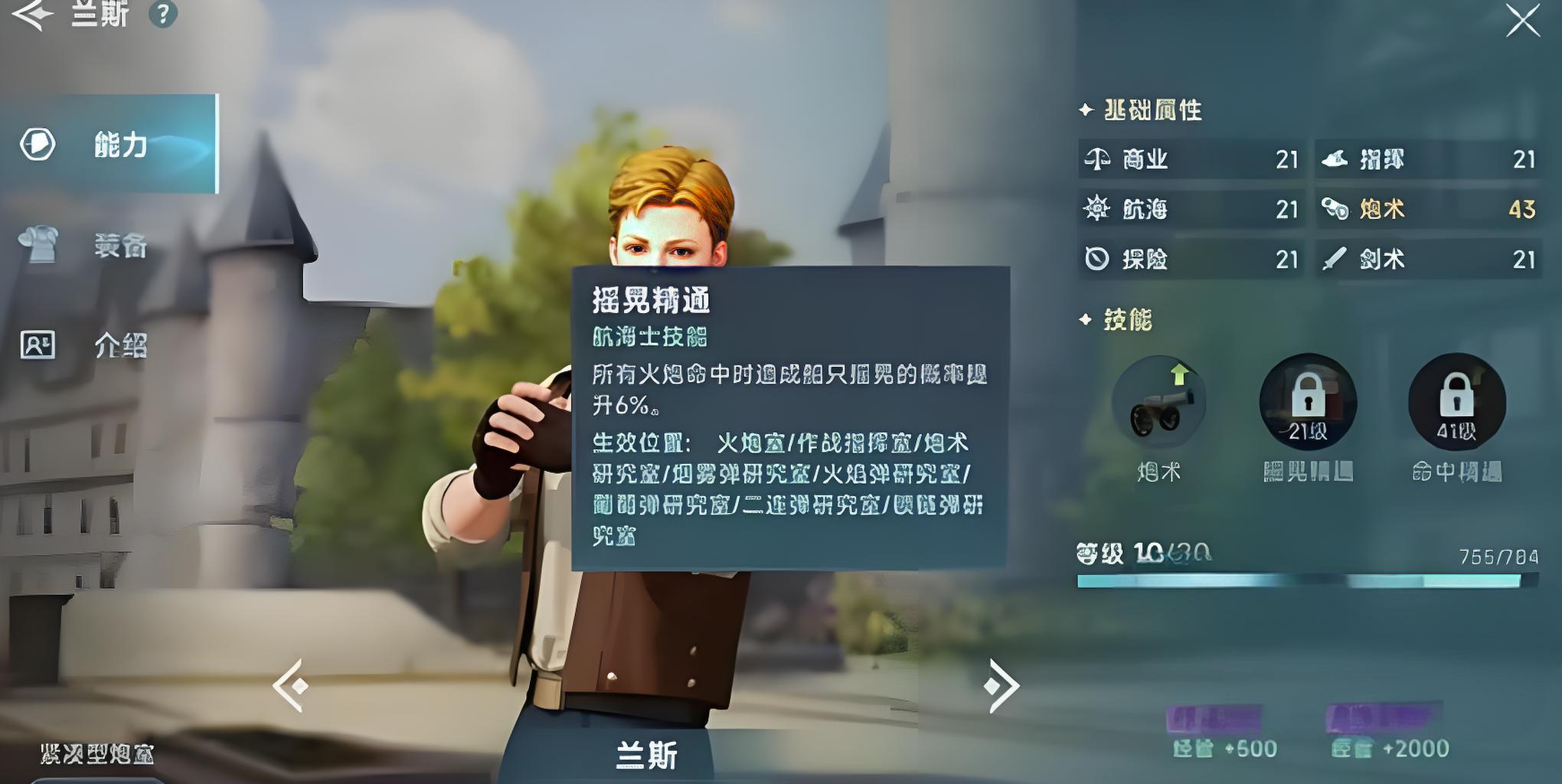The image size is (1562, 784).
Task: Select the 航海 navigation attribute row
Action: coord(1191,209)
